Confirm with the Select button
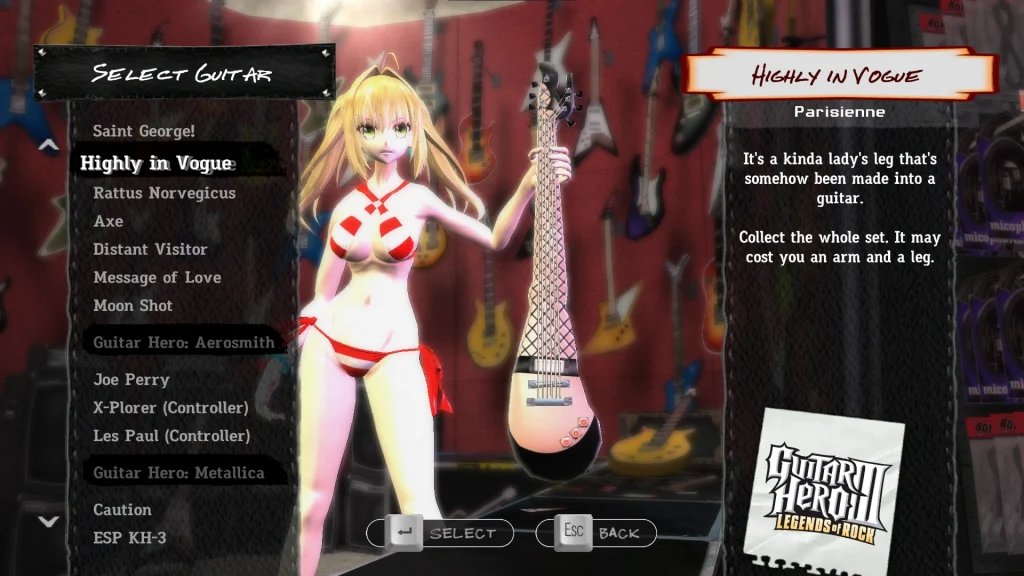 pos(440,533)
